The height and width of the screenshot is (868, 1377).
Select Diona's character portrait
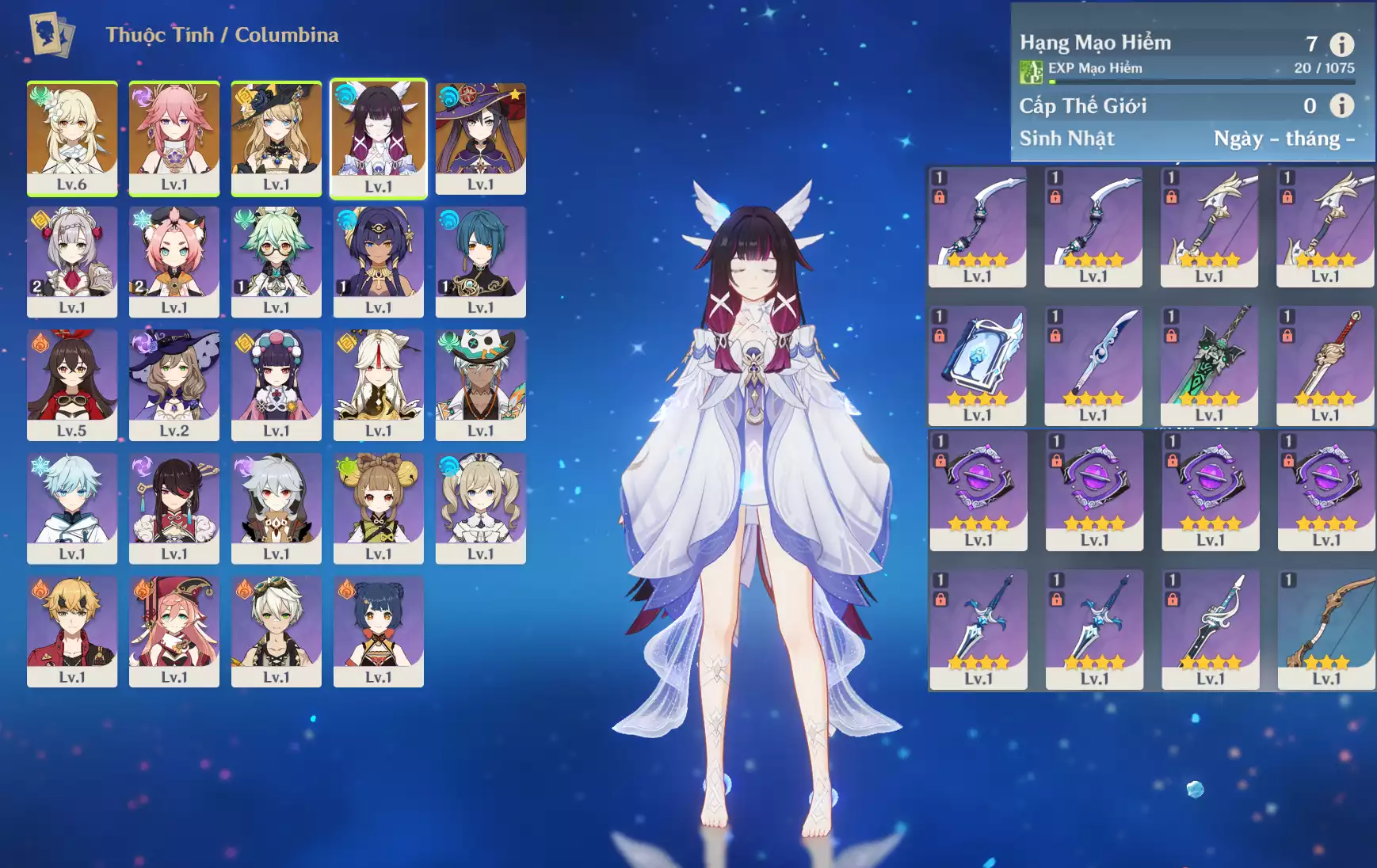(x=174, y=261)
